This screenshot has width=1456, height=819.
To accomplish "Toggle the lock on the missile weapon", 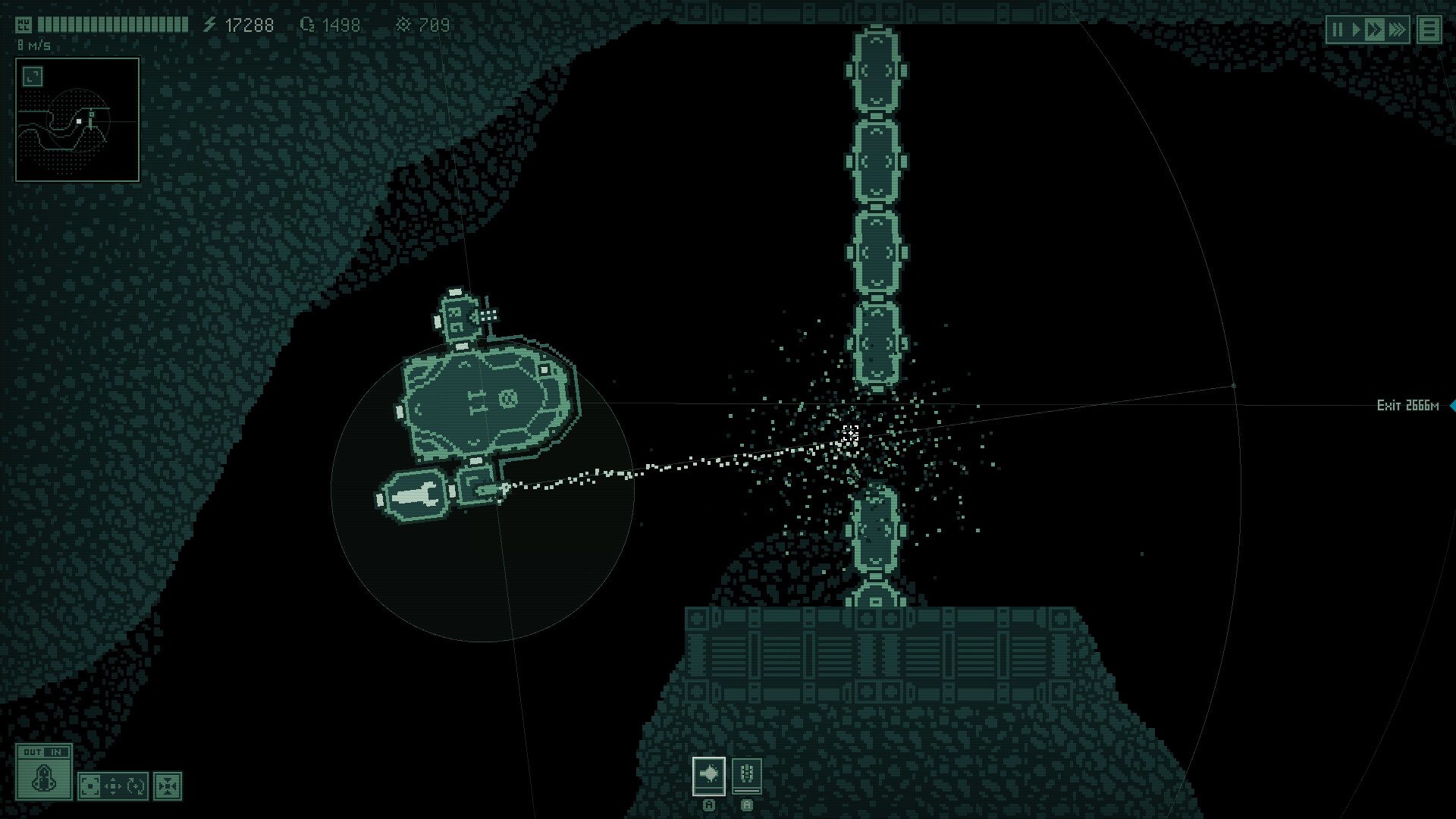I will (747, 805).
